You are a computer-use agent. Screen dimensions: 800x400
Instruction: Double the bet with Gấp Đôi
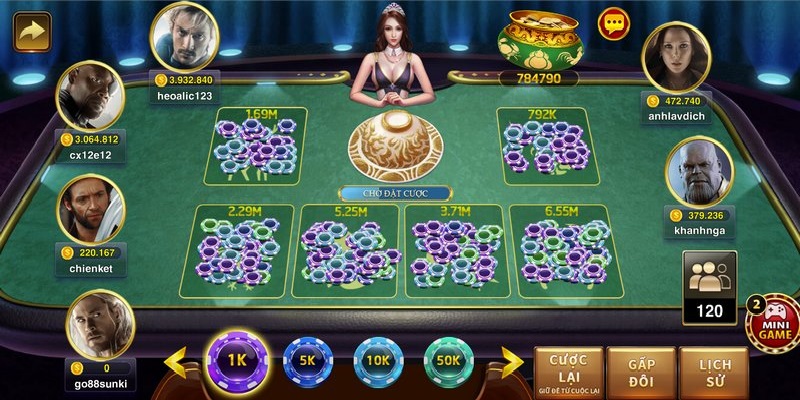click(641, 372)
